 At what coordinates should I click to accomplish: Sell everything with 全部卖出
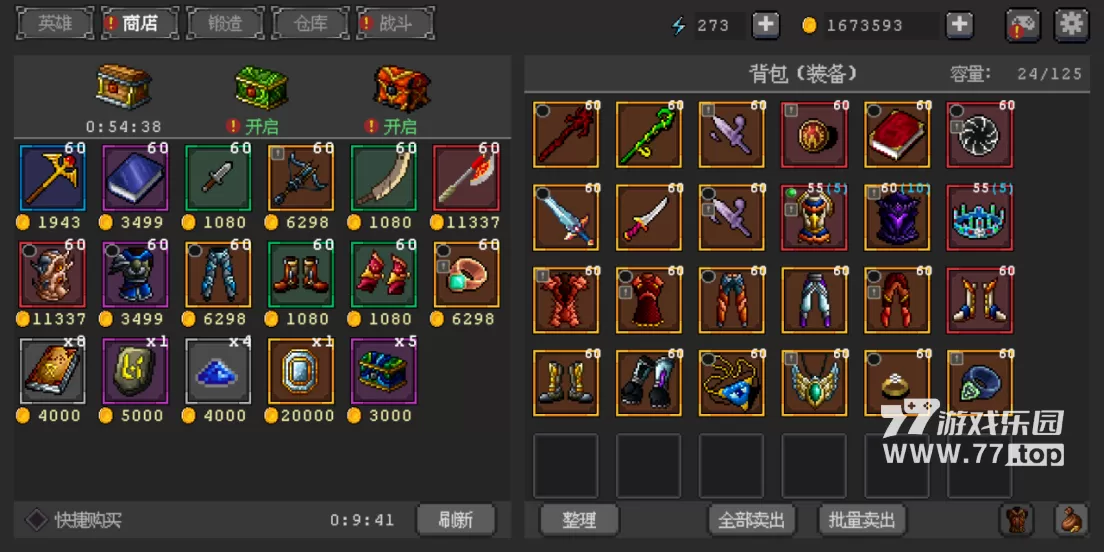pos(752,520)
